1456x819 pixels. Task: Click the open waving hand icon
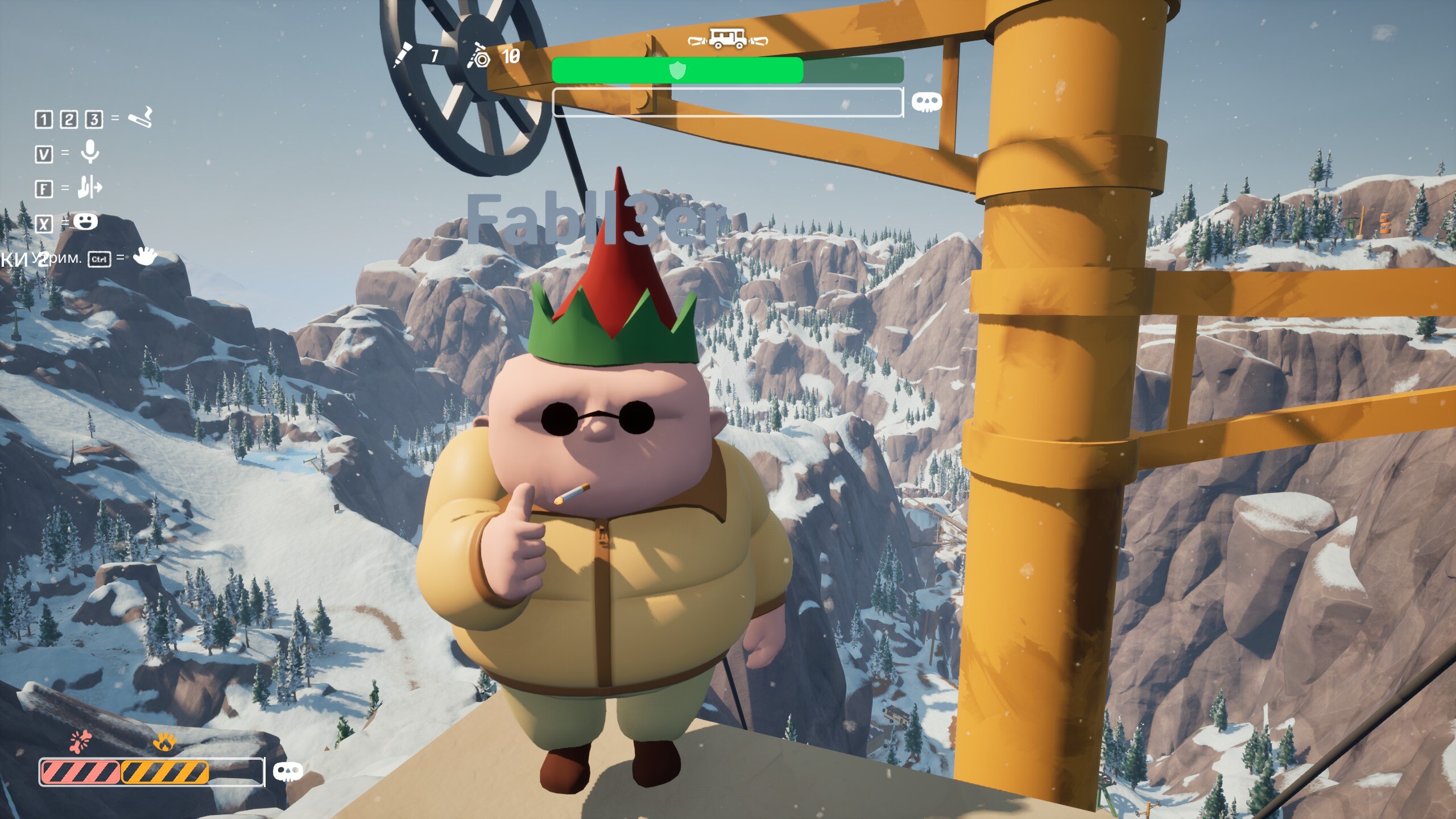click(x=144, y=257)
